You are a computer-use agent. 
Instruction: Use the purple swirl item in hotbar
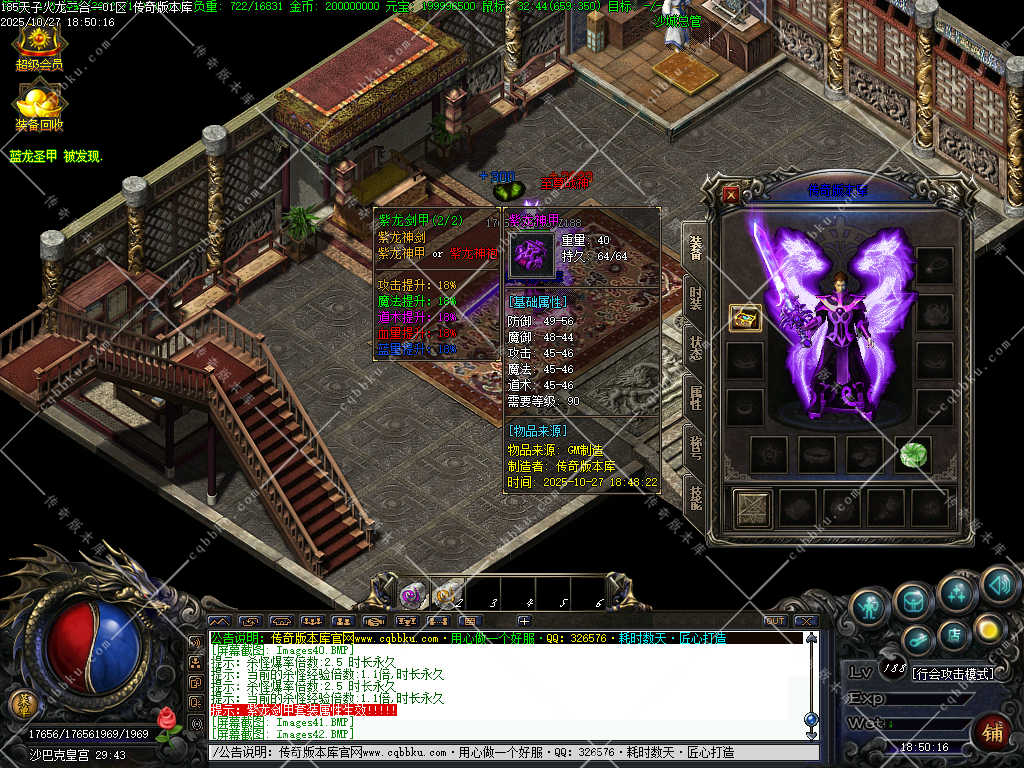[411, 595]
